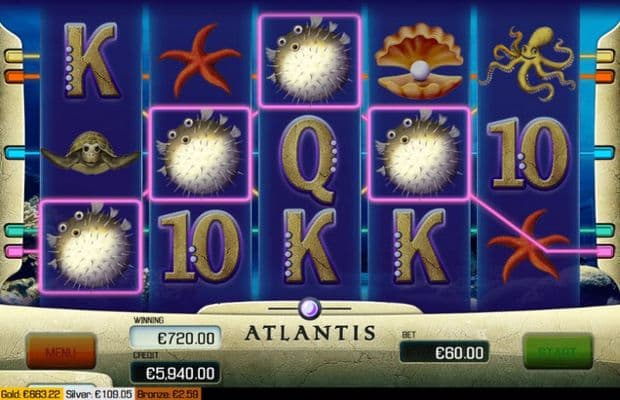Select the orange payline marker on left pillar
Screen dimensions: 620x400
(x=14, y=76)
